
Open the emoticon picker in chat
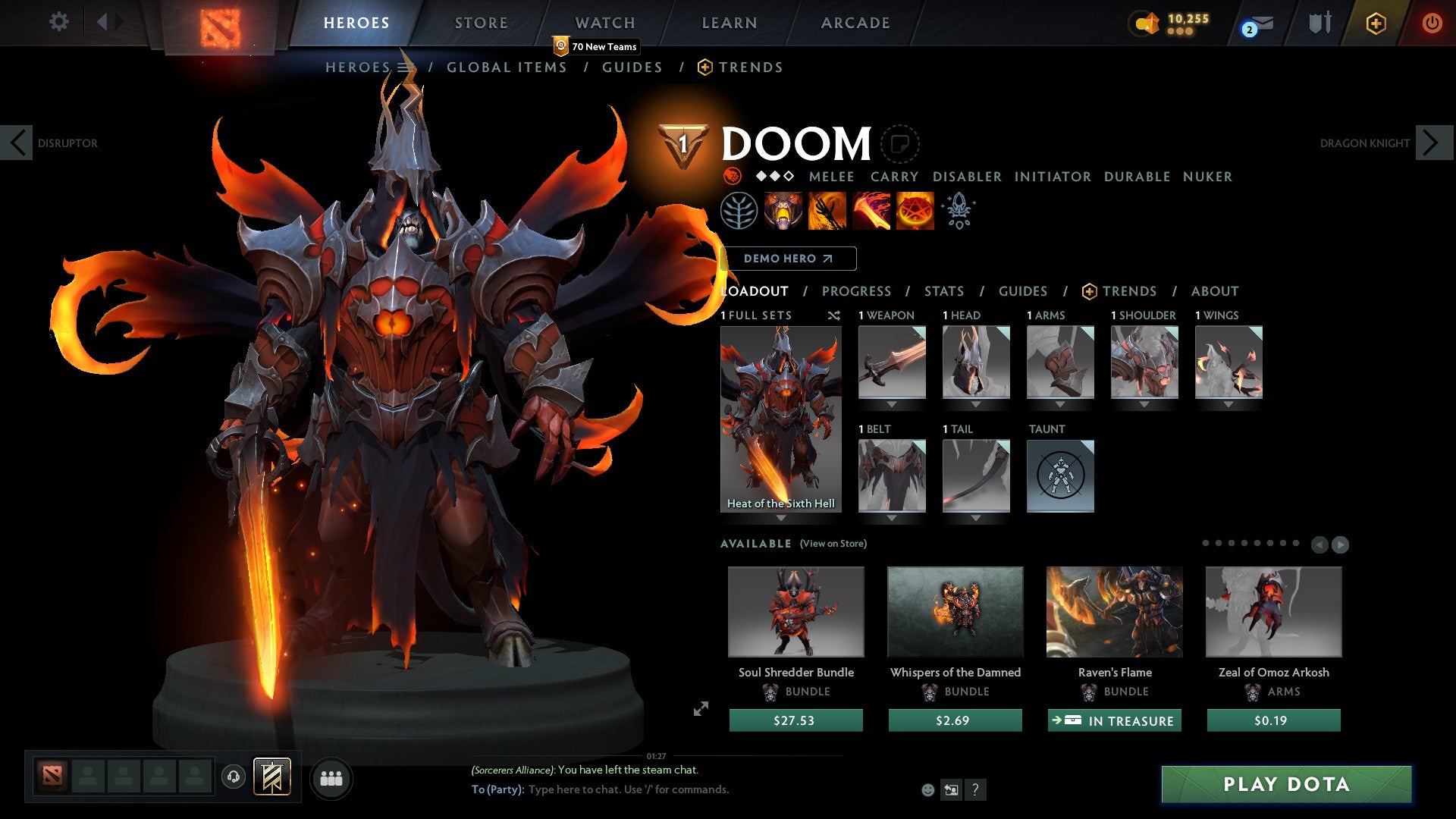tap(928, 789)
